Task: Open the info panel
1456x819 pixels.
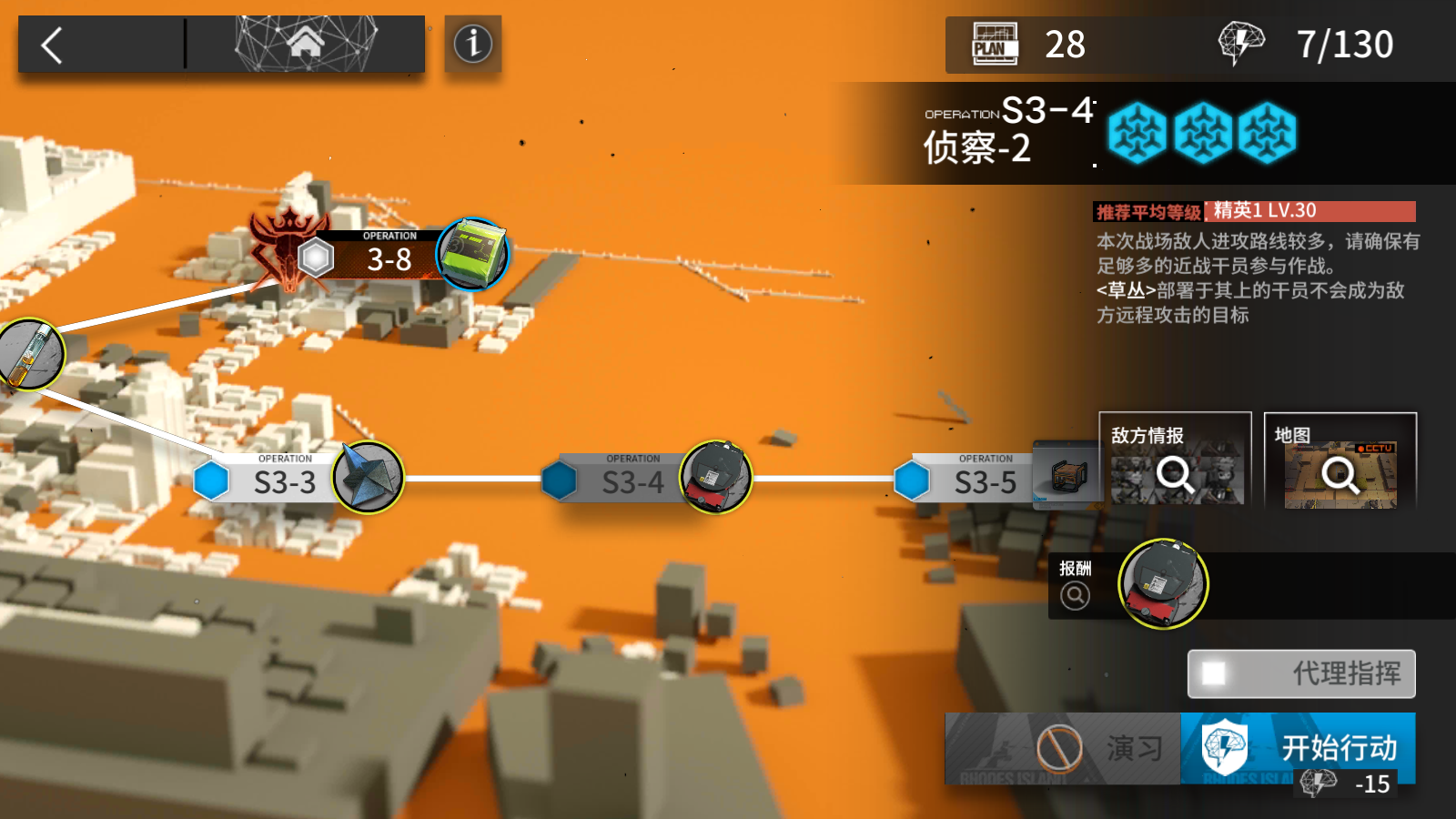Action: (472, 44)
